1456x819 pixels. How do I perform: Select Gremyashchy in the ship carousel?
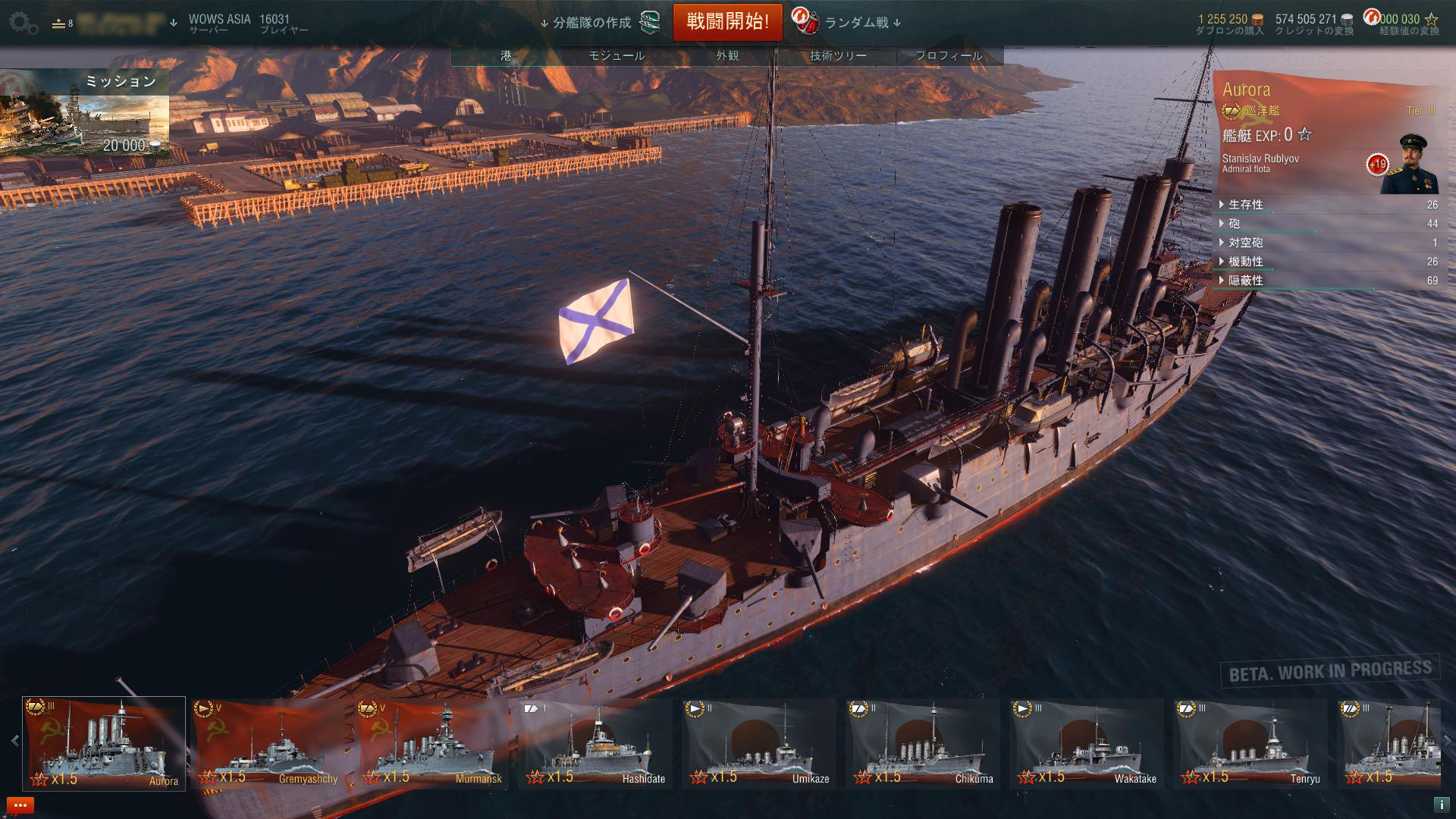coord(268,743)
